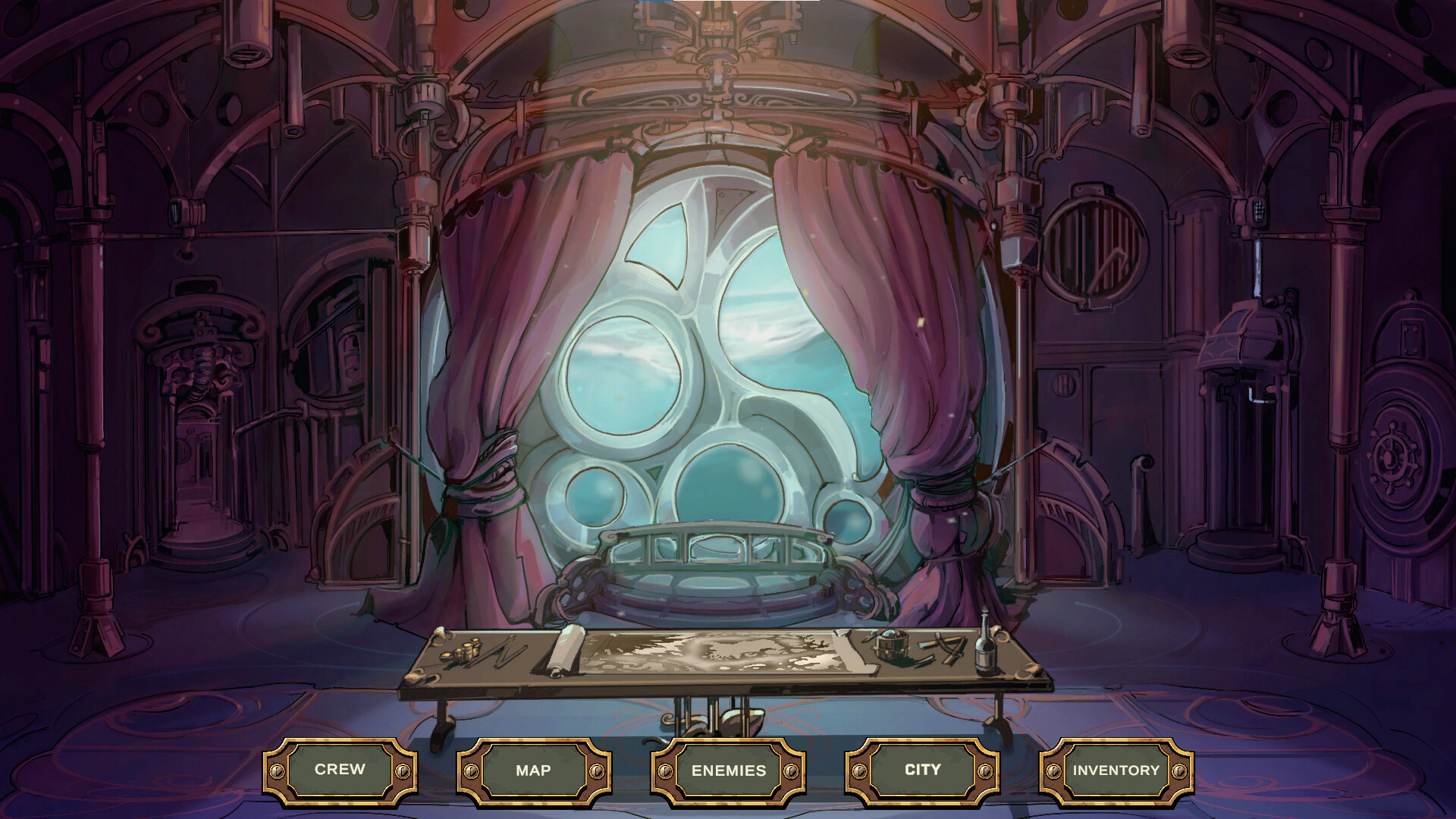Open the MAP screen
Screen dimensions: 1456x819
click(x=533, y=769)
